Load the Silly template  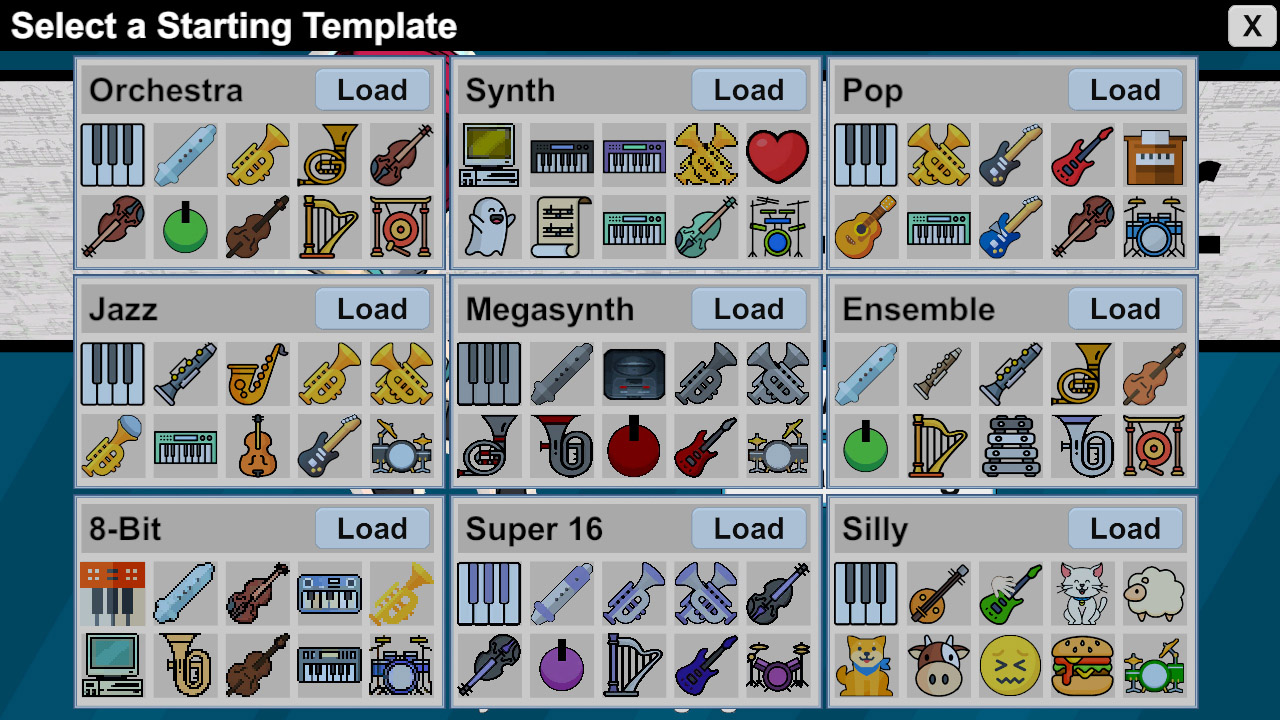(x=1126, y=528)
